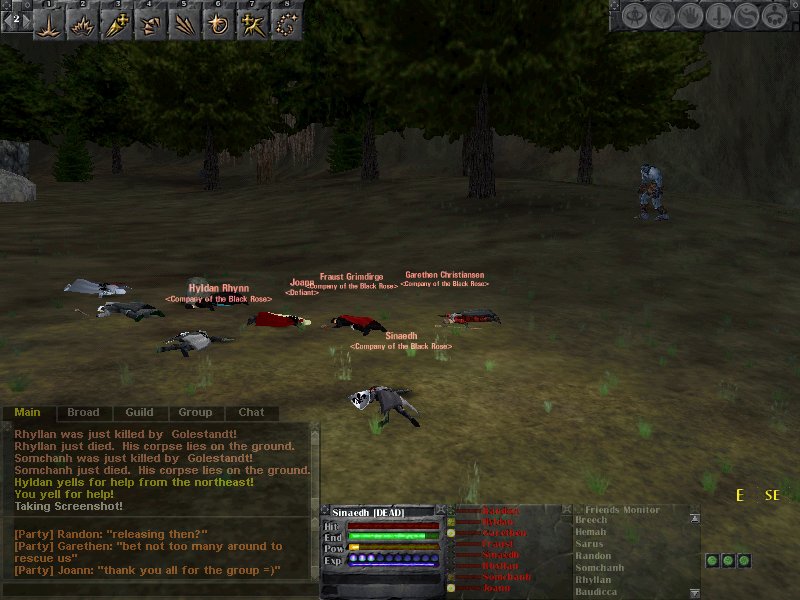Click the chat text input line

(160, 590)
